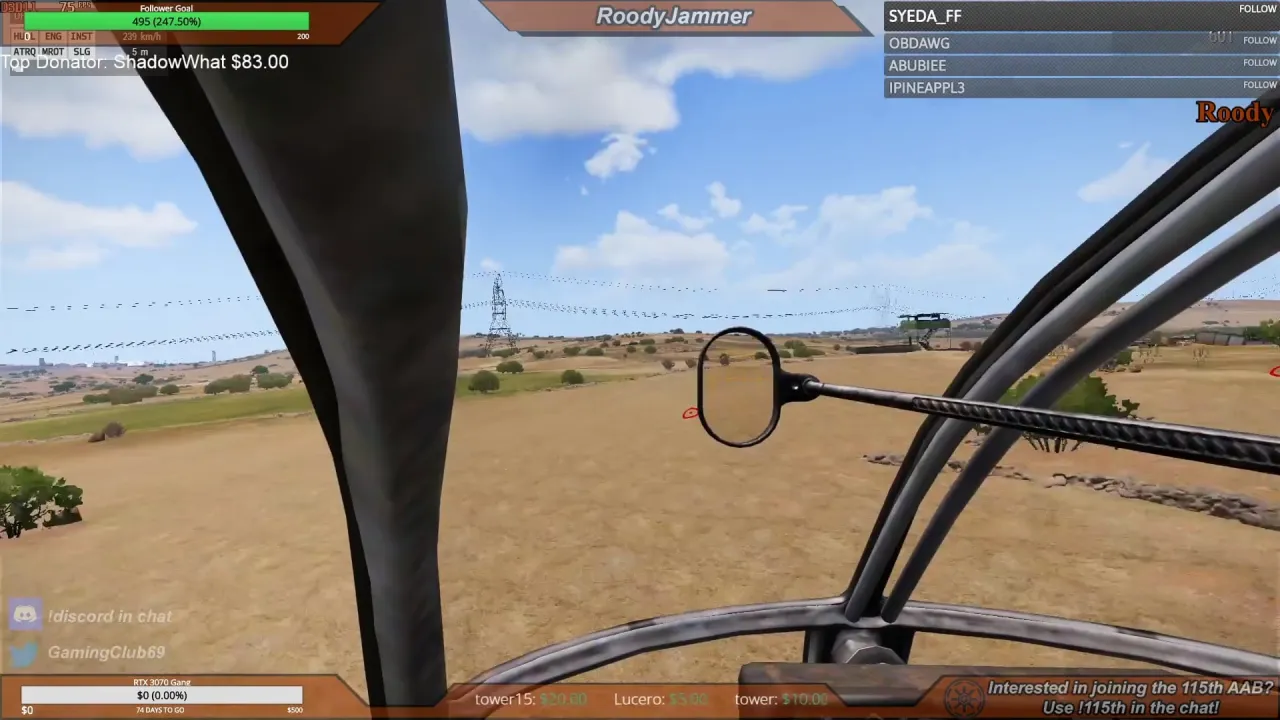Click FOLLOW next to ABUBIEE
The width and height of the screenshot is (1280, 720).
click(1259, 62)
